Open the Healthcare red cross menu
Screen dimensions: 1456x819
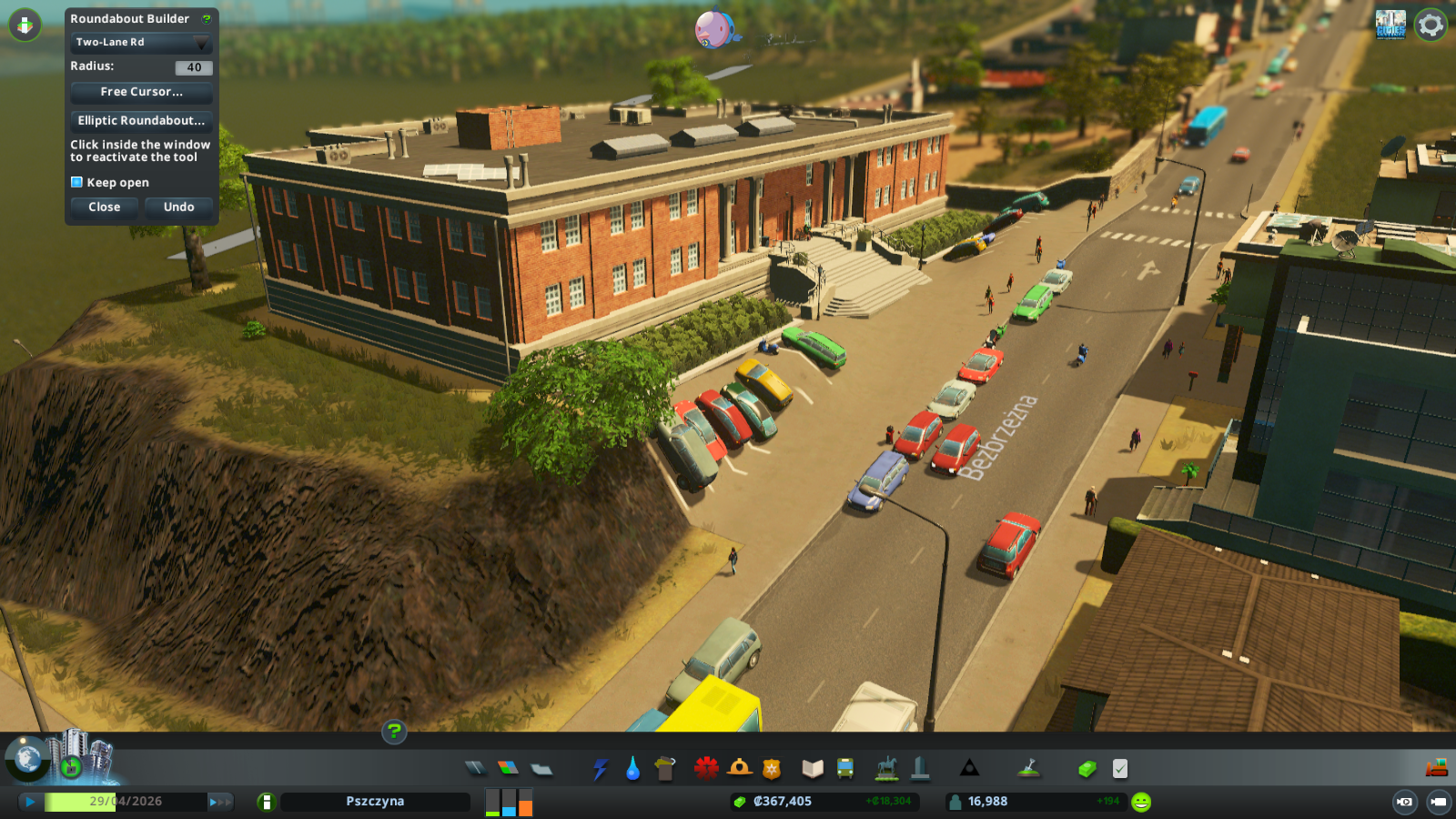click(x=706, y=769)
